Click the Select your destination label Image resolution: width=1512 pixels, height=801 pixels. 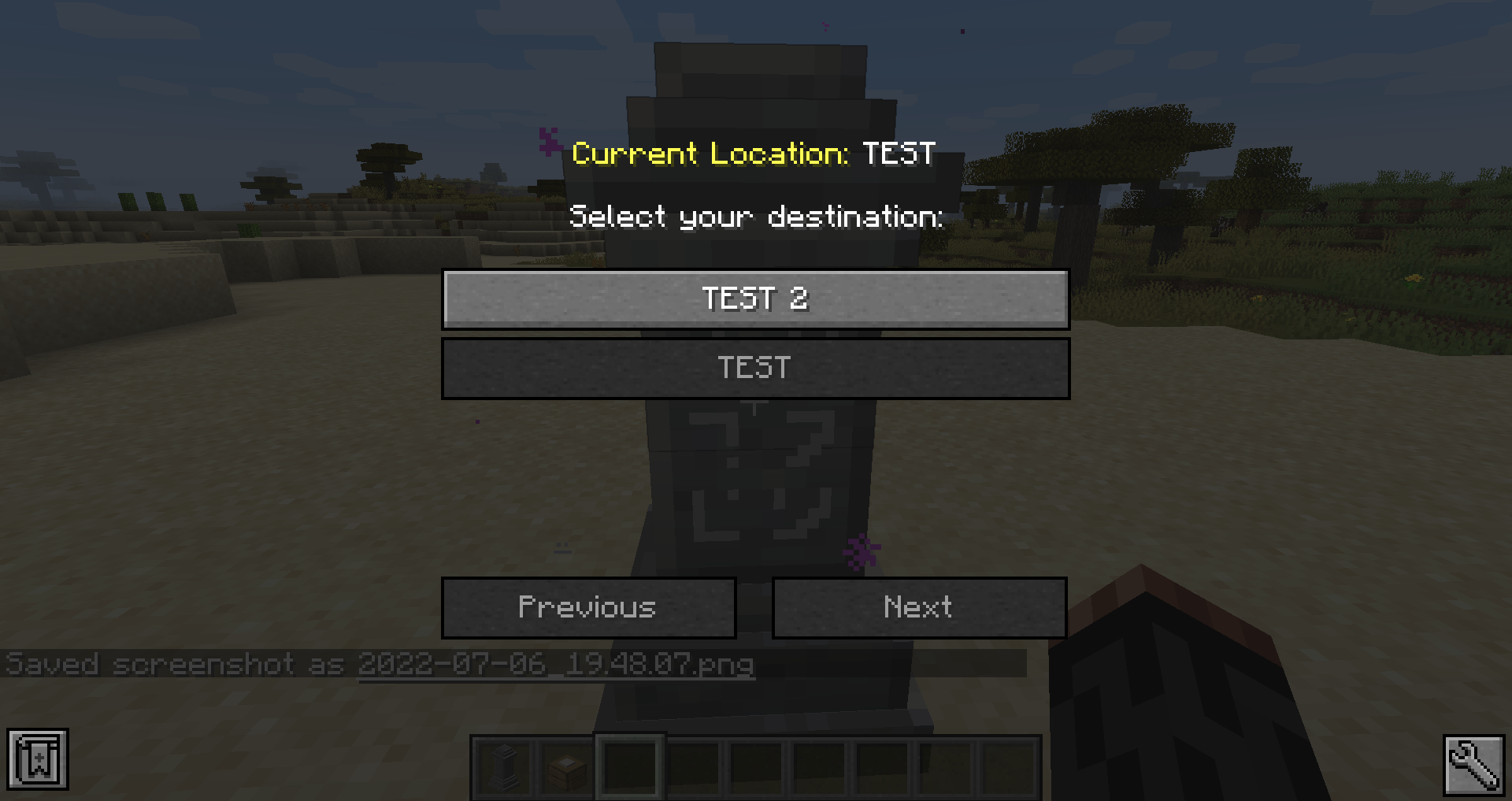tap(756, 217)
